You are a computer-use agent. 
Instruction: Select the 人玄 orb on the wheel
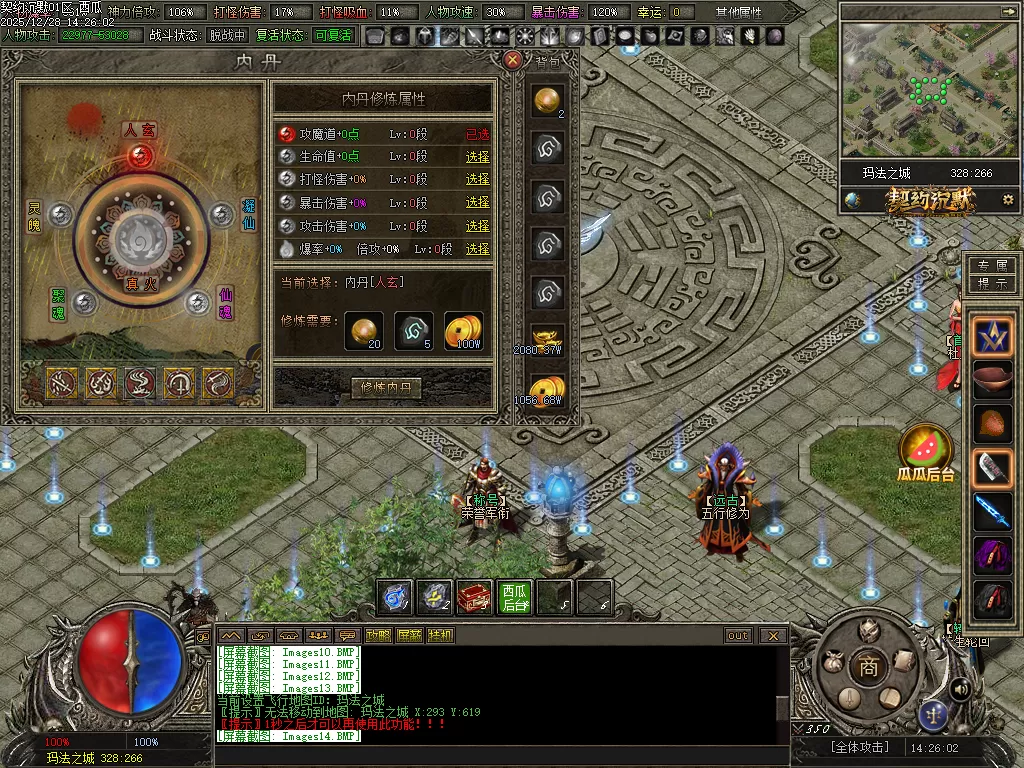141,155
